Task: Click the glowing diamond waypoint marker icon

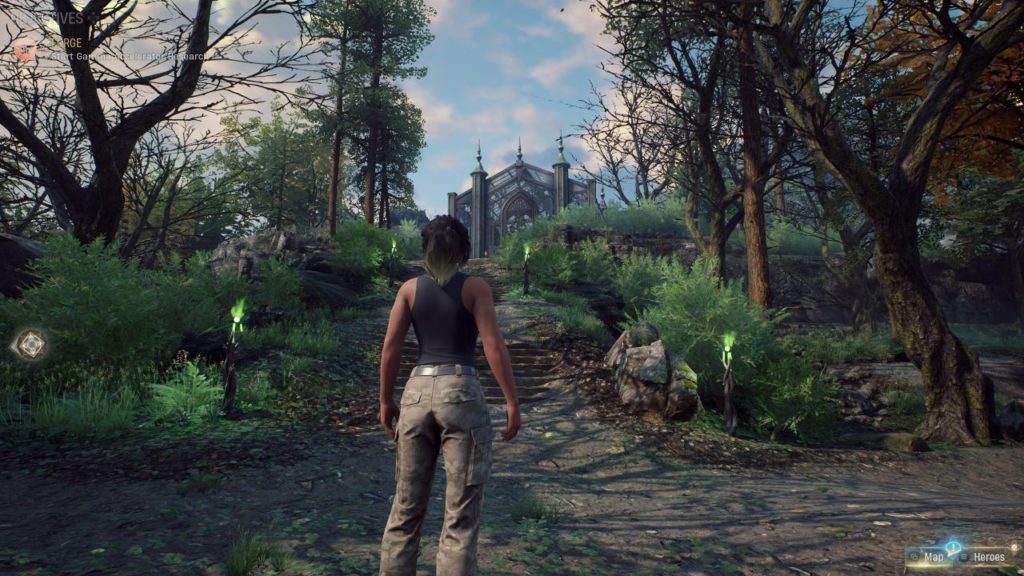Action: pyautogui.click(x=30, y=345)
